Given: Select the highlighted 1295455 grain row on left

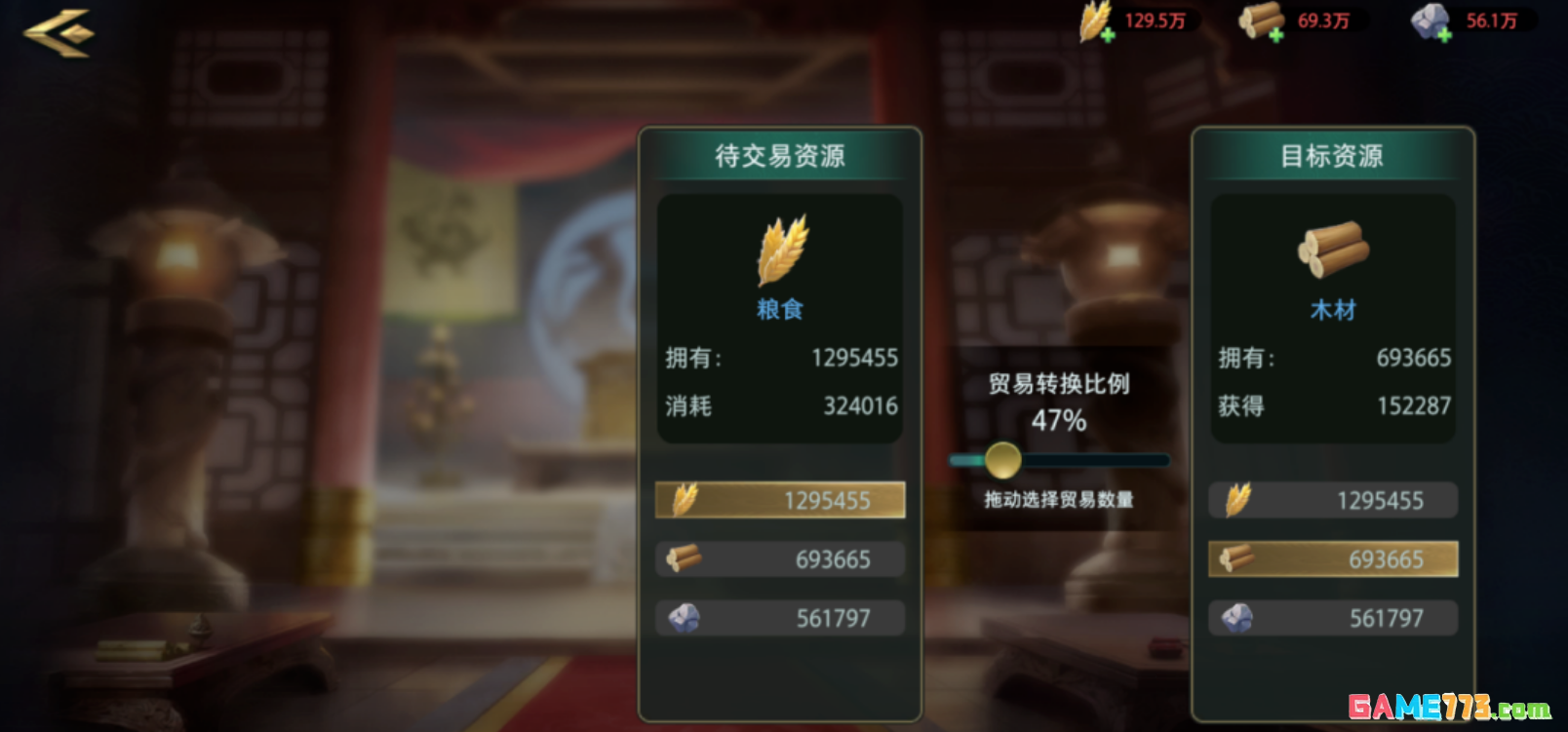Looking at the screenshot, I should pyautogui.click(x=780, y=500).
